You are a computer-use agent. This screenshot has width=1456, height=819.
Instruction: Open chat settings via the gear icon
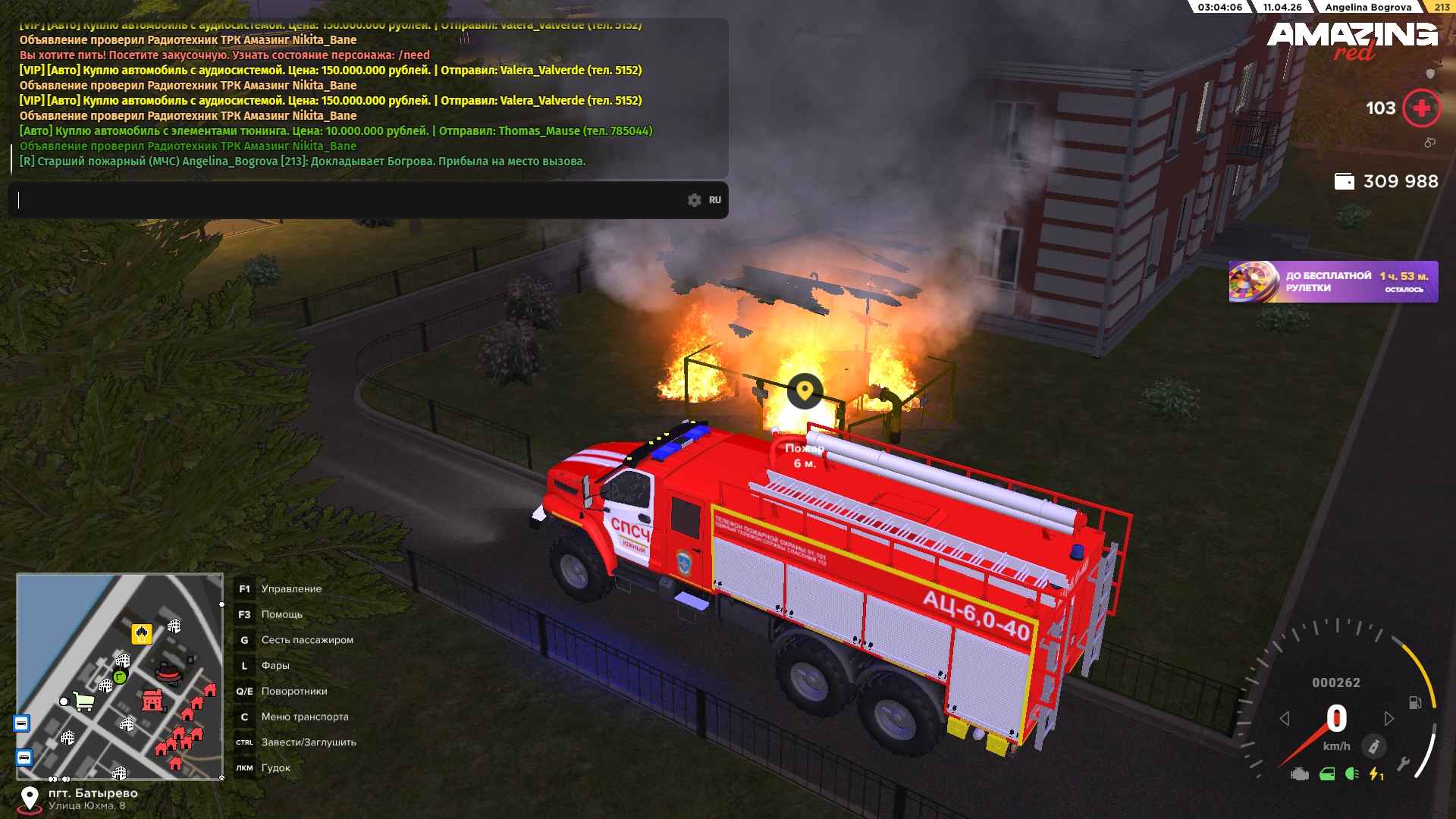694,200
